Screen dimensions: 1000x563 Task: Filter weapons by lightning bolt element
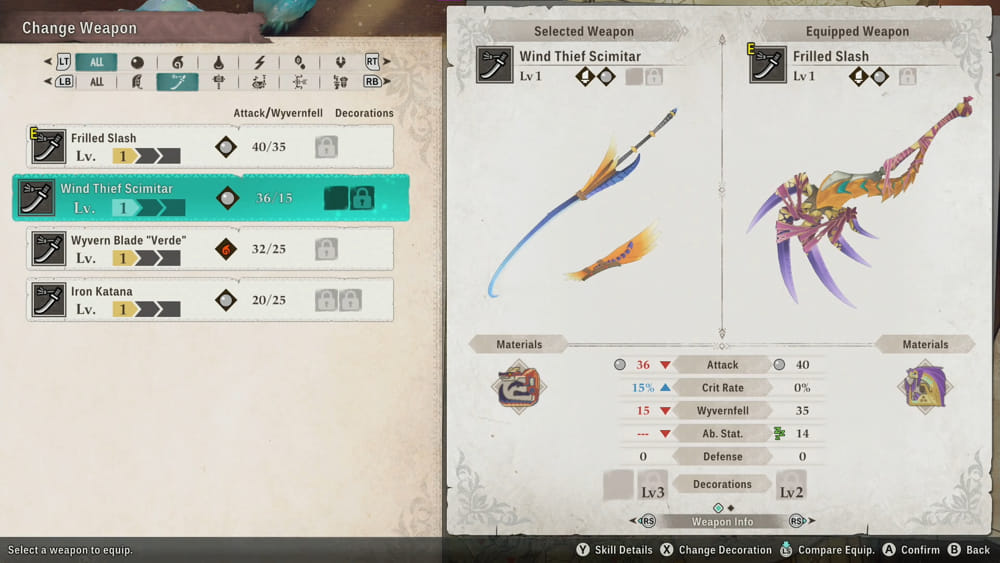pos(259,62)
